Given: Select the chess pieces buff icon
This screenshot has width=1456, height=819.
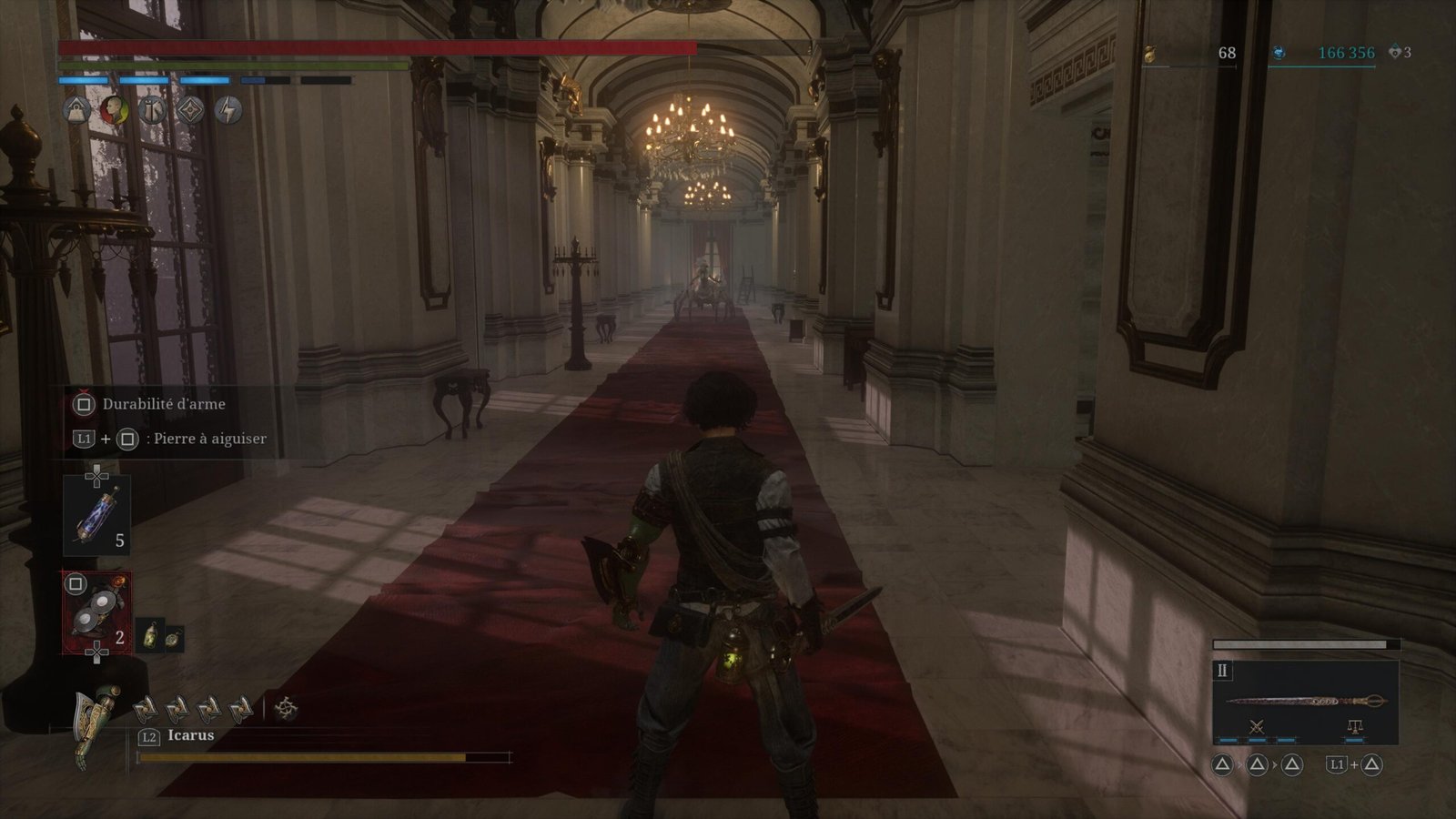Looking at the screenshot, I should pyautogui.click(x=152, y=111).
